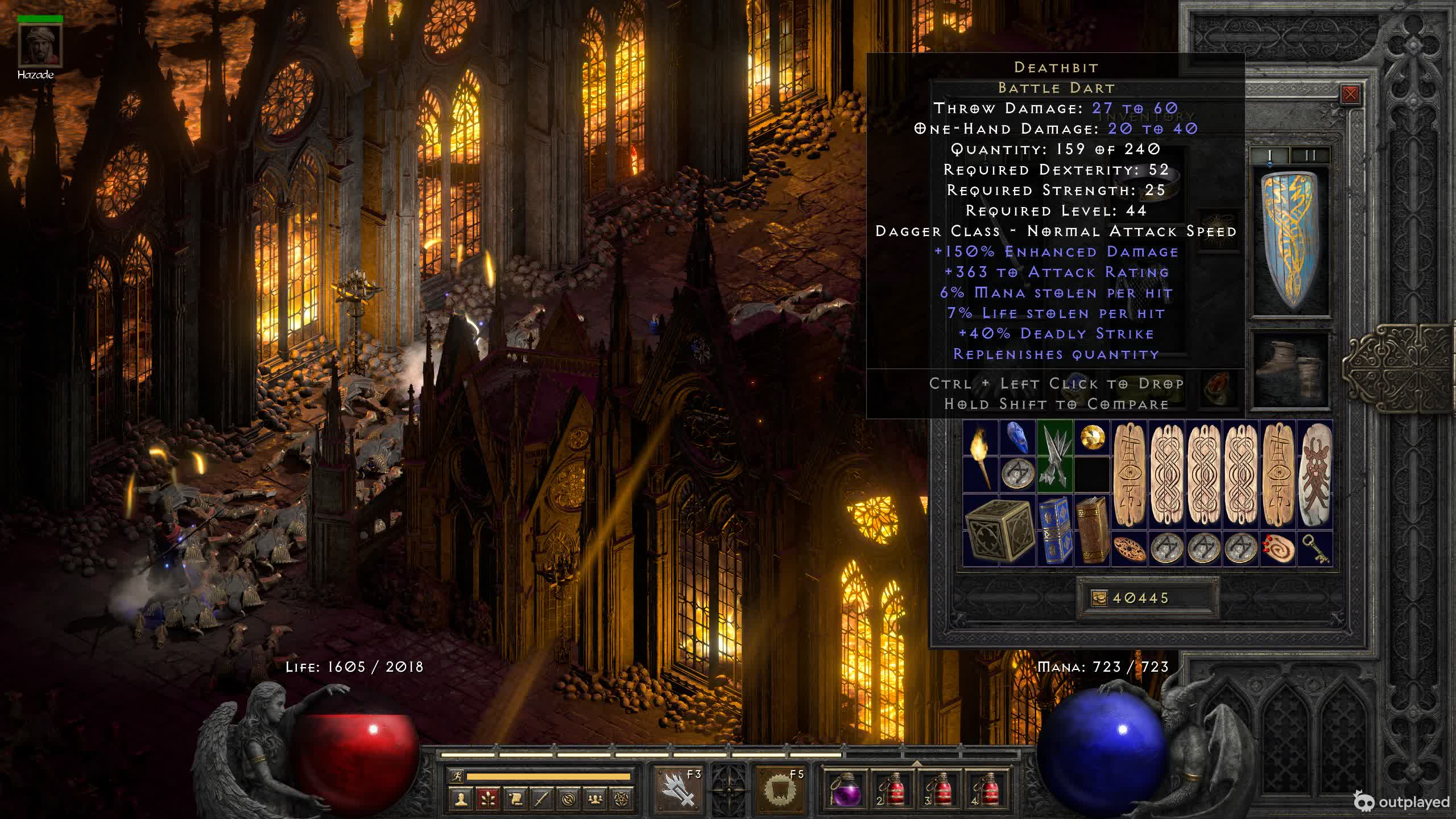Select the white charm with red demon face

[1315, 475]
